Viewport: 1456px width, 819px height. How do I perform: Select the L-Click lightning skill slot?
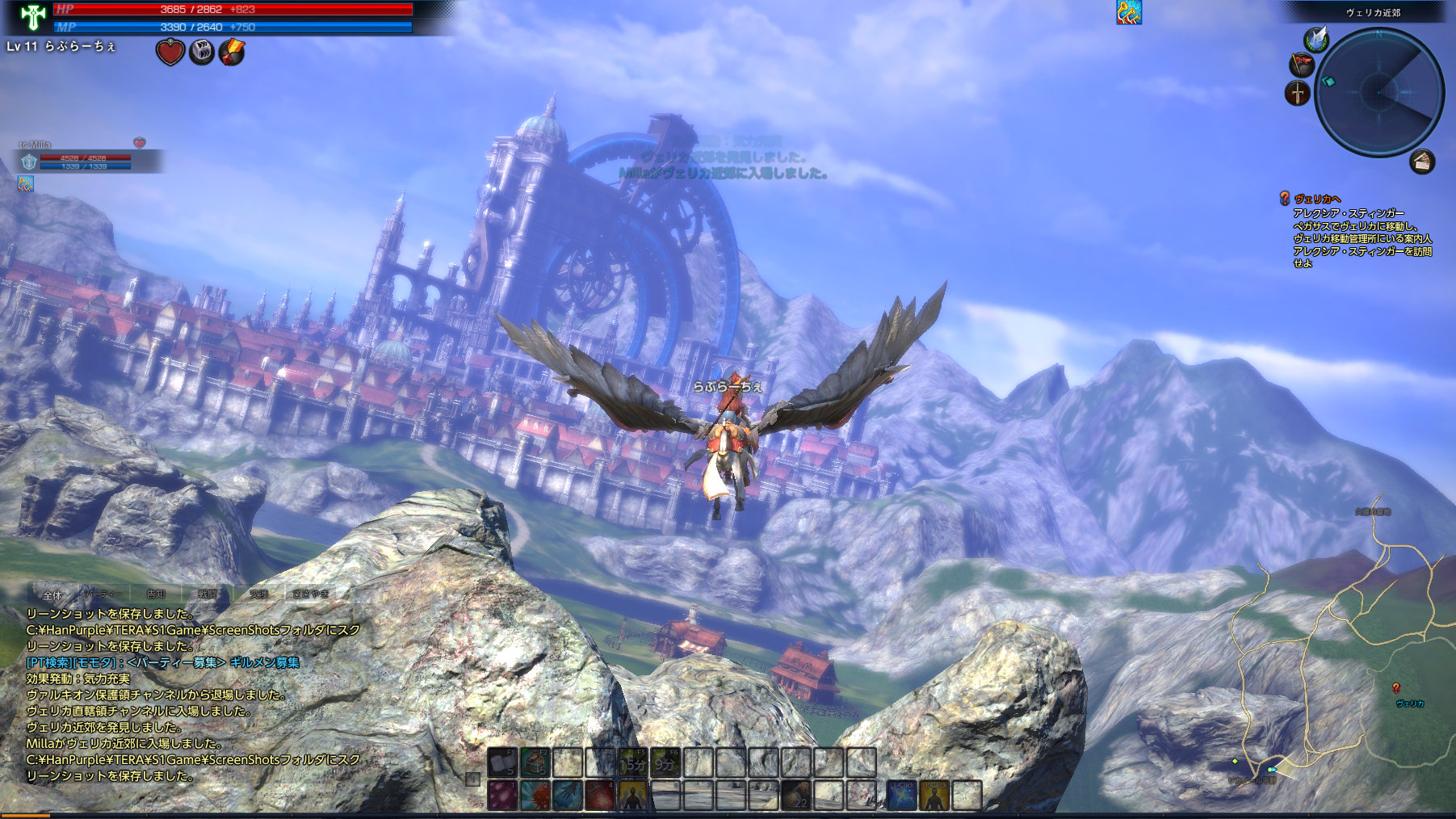coord(901,796)
